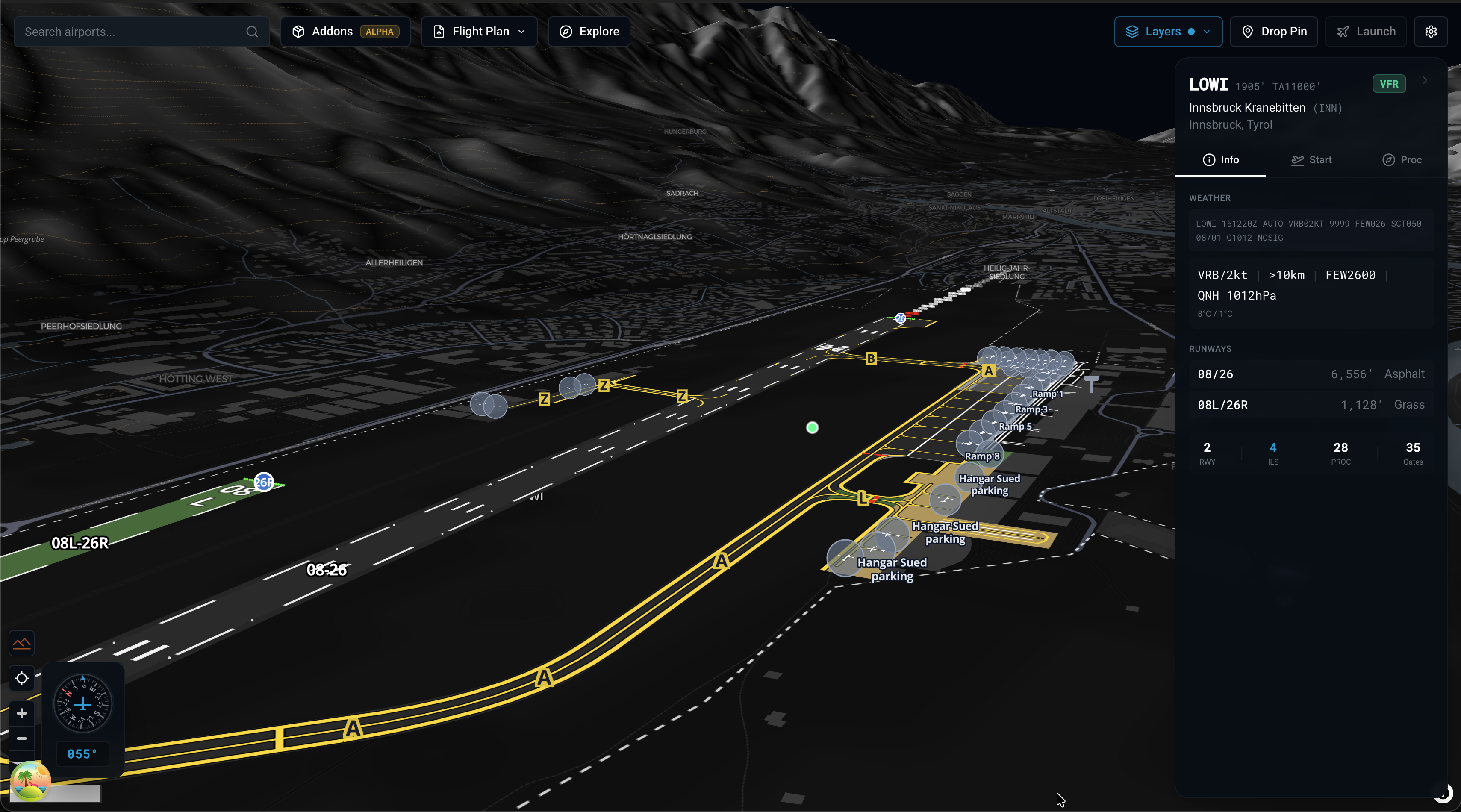1461x812 pixels.
Task: Select the Addons cube icon
Action: [299, 32]
